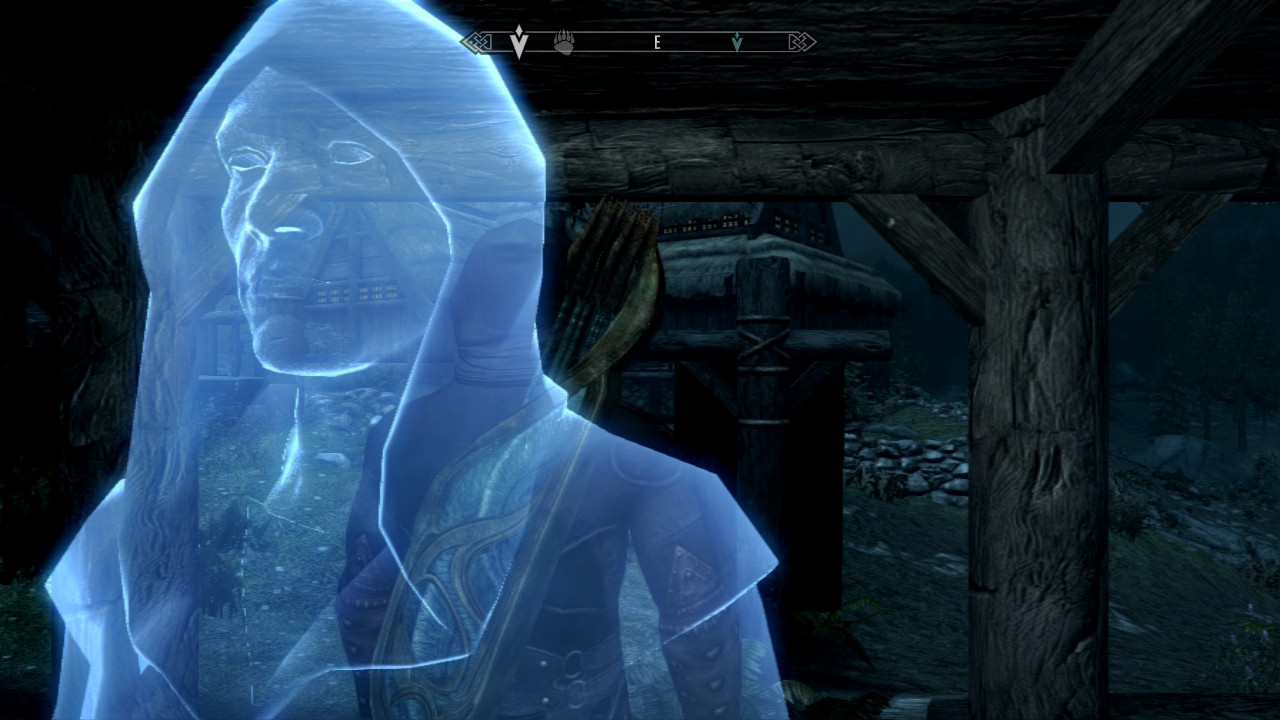Select the bear paw marker on the compass

click(x=564, y=43)
